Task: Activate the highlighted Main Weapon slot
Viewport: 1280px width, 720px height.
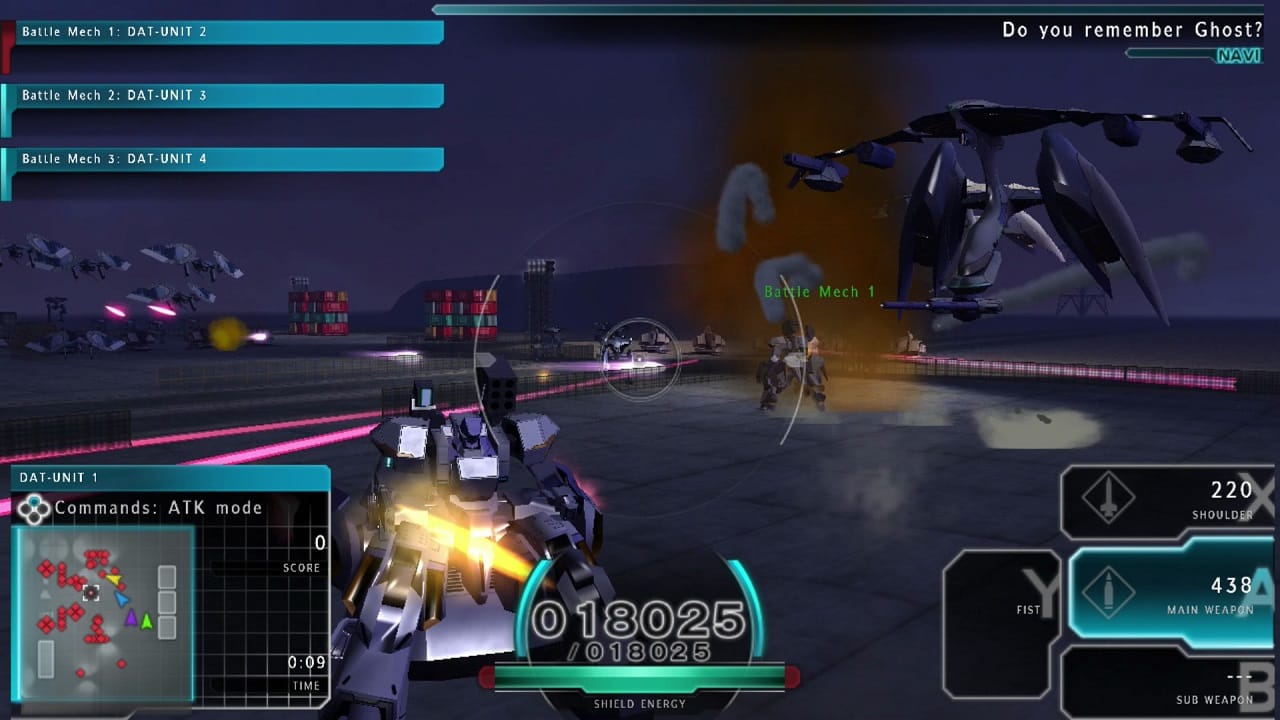Action: point(1170,592)
